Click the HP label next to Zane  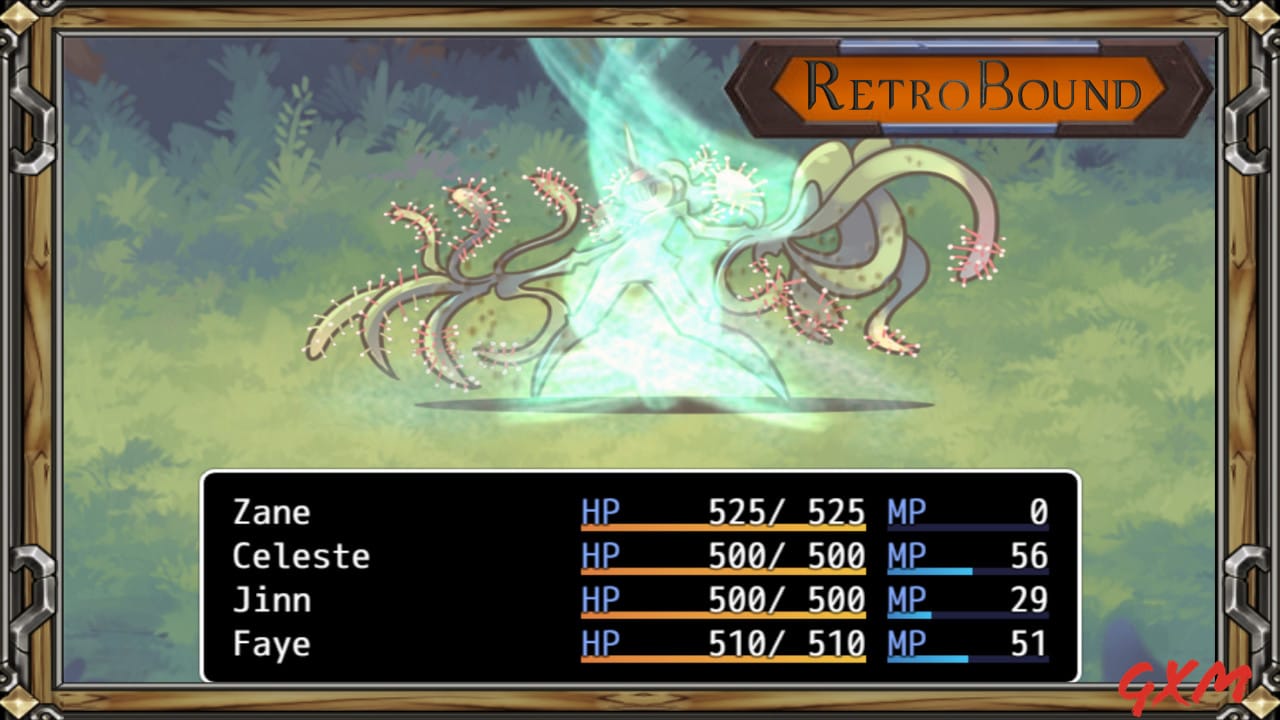point(598,512)
